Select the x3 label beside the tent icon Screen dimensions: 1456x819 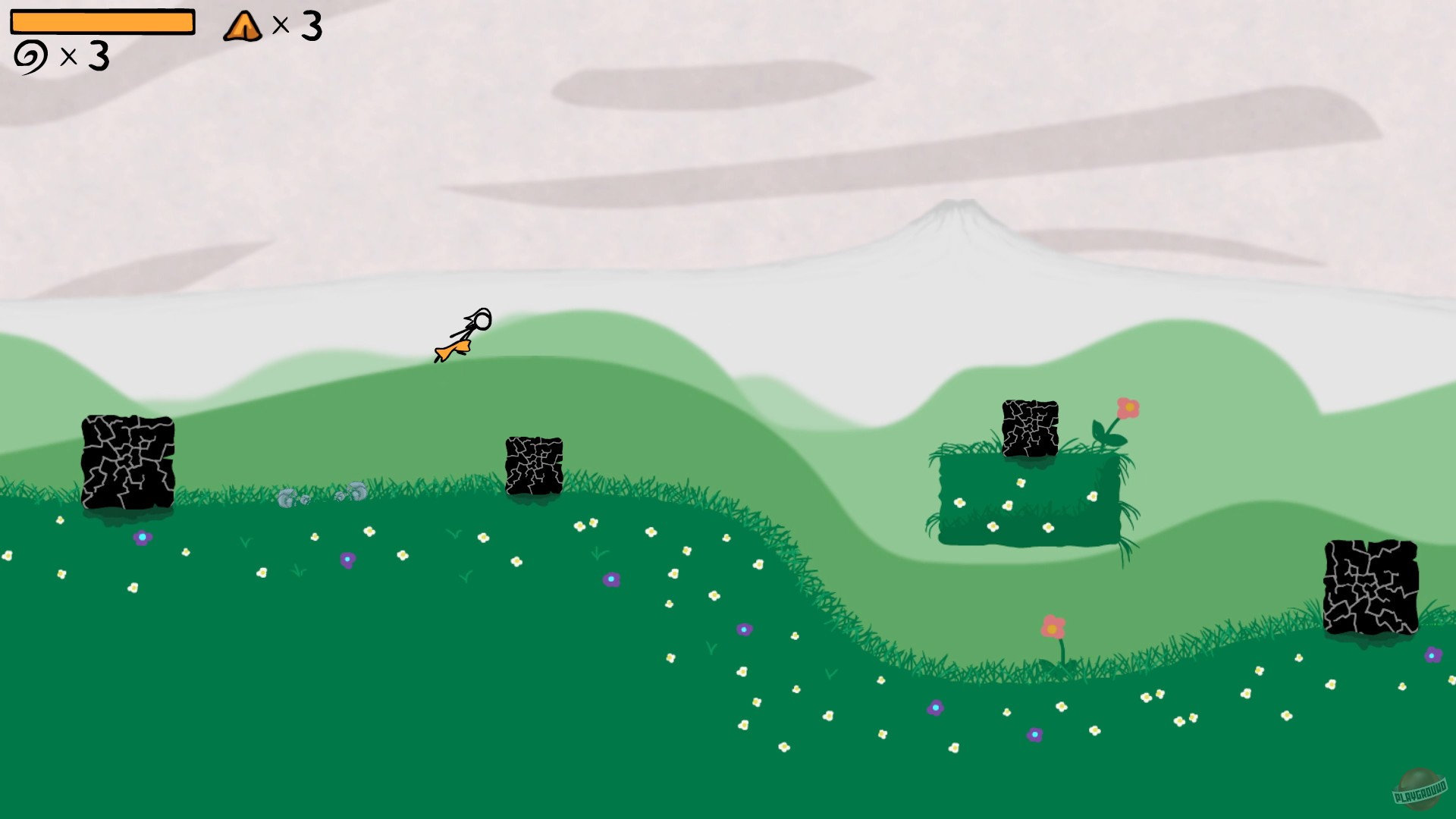[x=298, y=25]
